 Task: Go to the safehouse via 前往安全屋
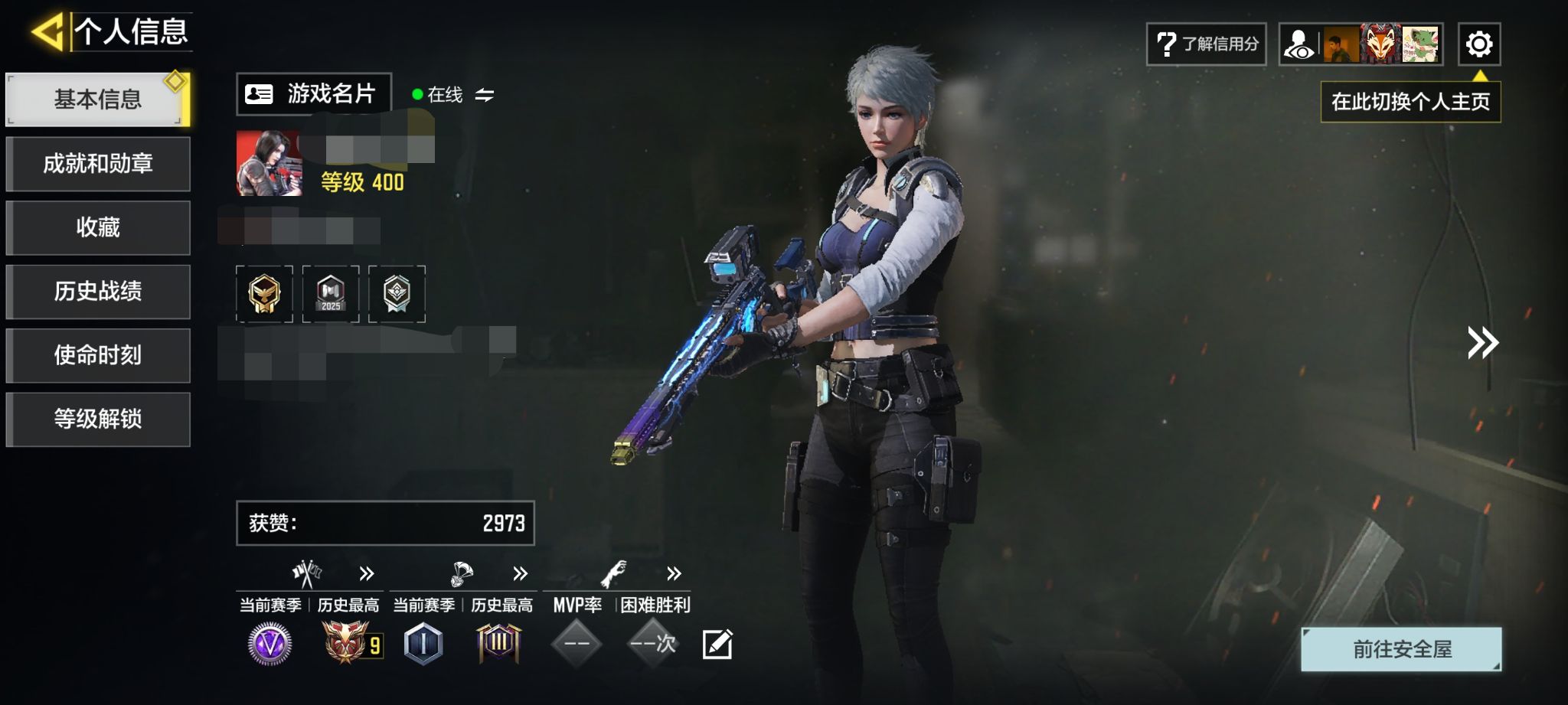1401,649
